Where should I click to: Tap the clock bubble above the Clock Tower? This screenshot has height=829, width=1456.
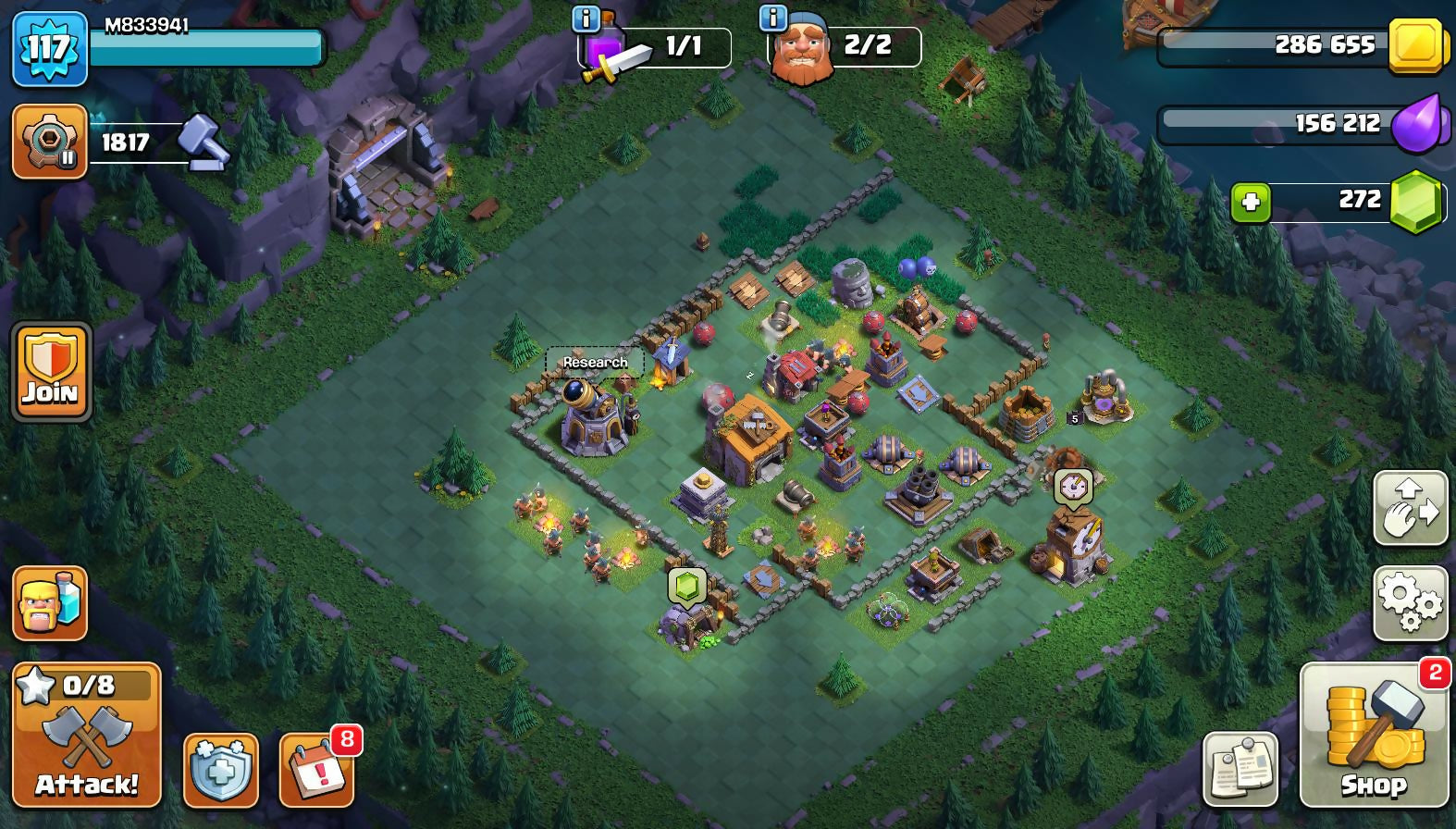coord(1073,486)
